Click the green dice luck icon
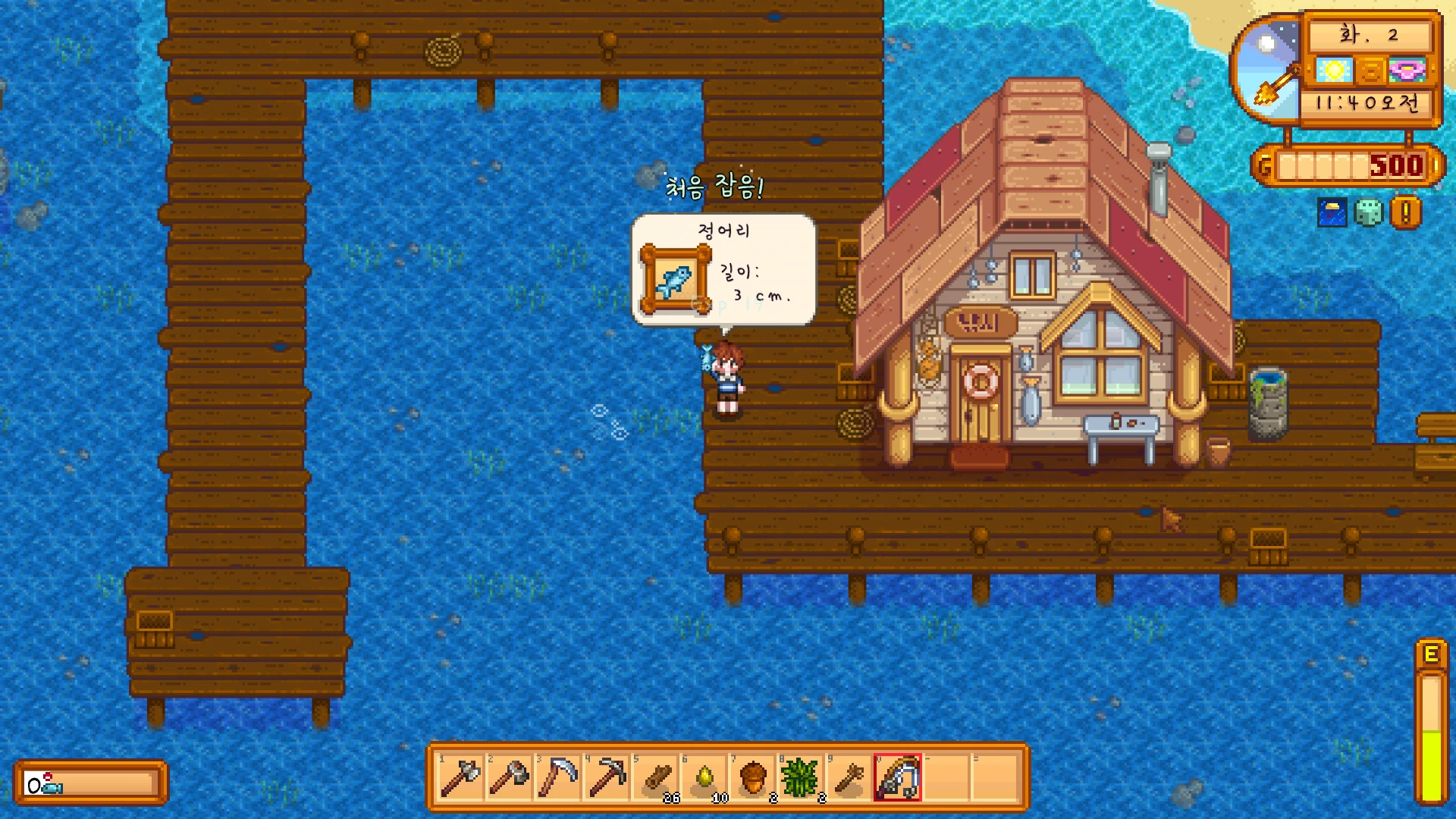Screen dimensions: 1456x819 pos(1369,213)
